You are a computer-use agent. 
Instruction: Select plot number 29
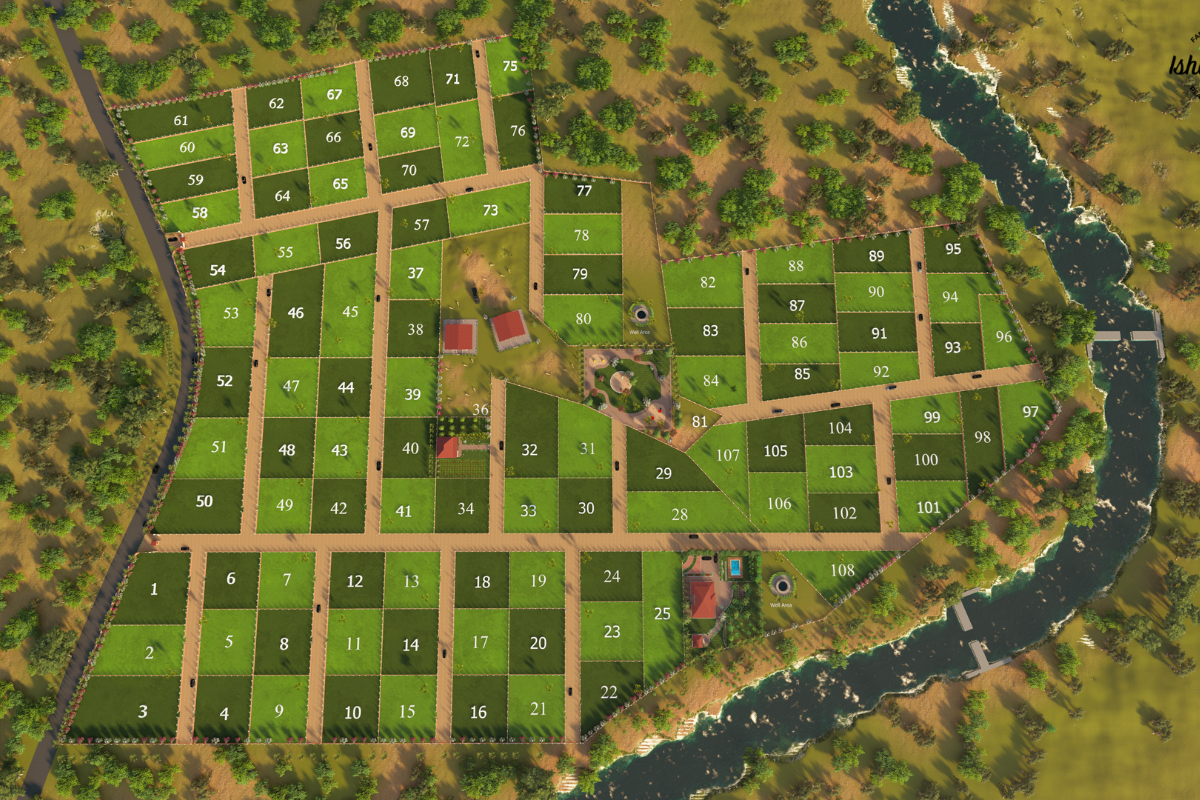[664, 473]
